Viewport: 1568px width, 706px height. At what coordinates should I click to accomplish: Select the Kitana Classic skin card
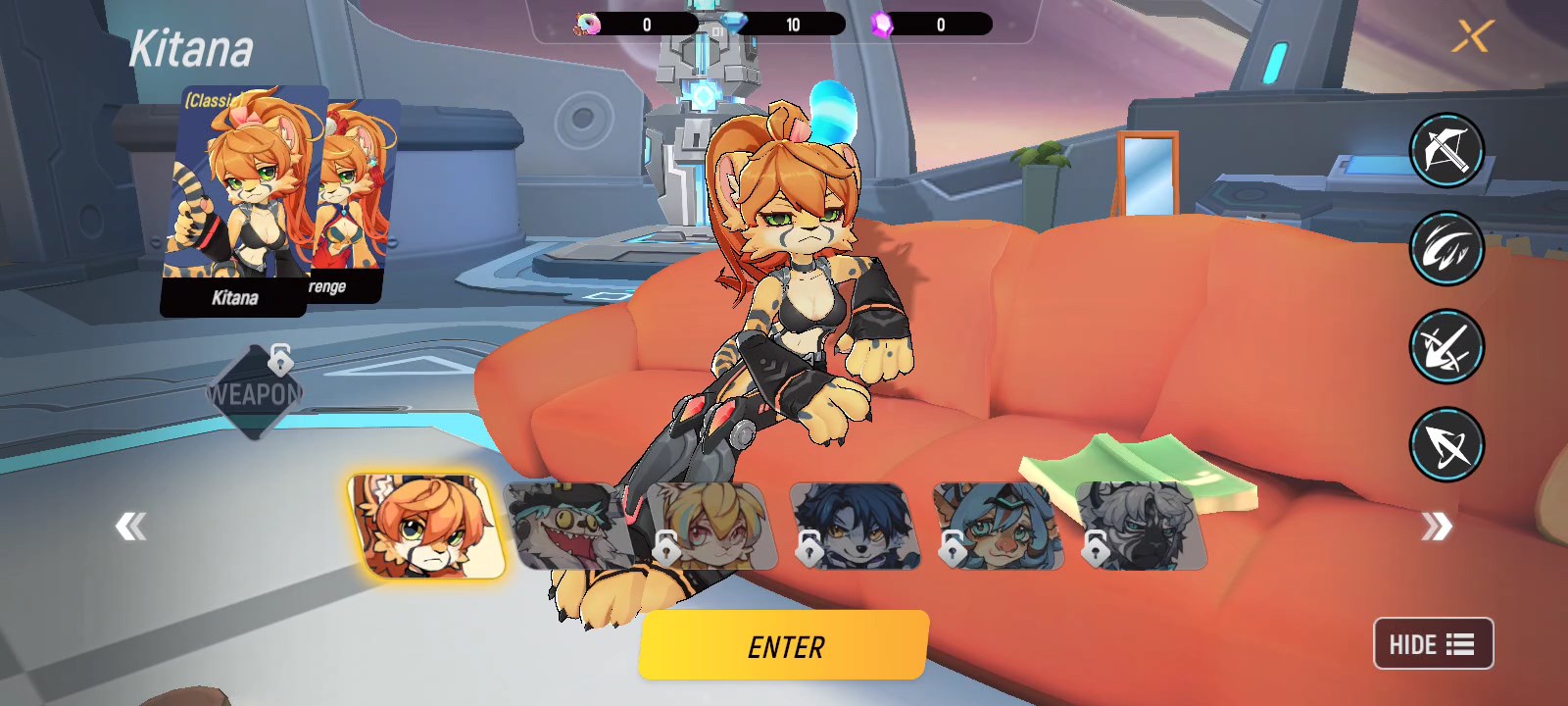point(240,201)
